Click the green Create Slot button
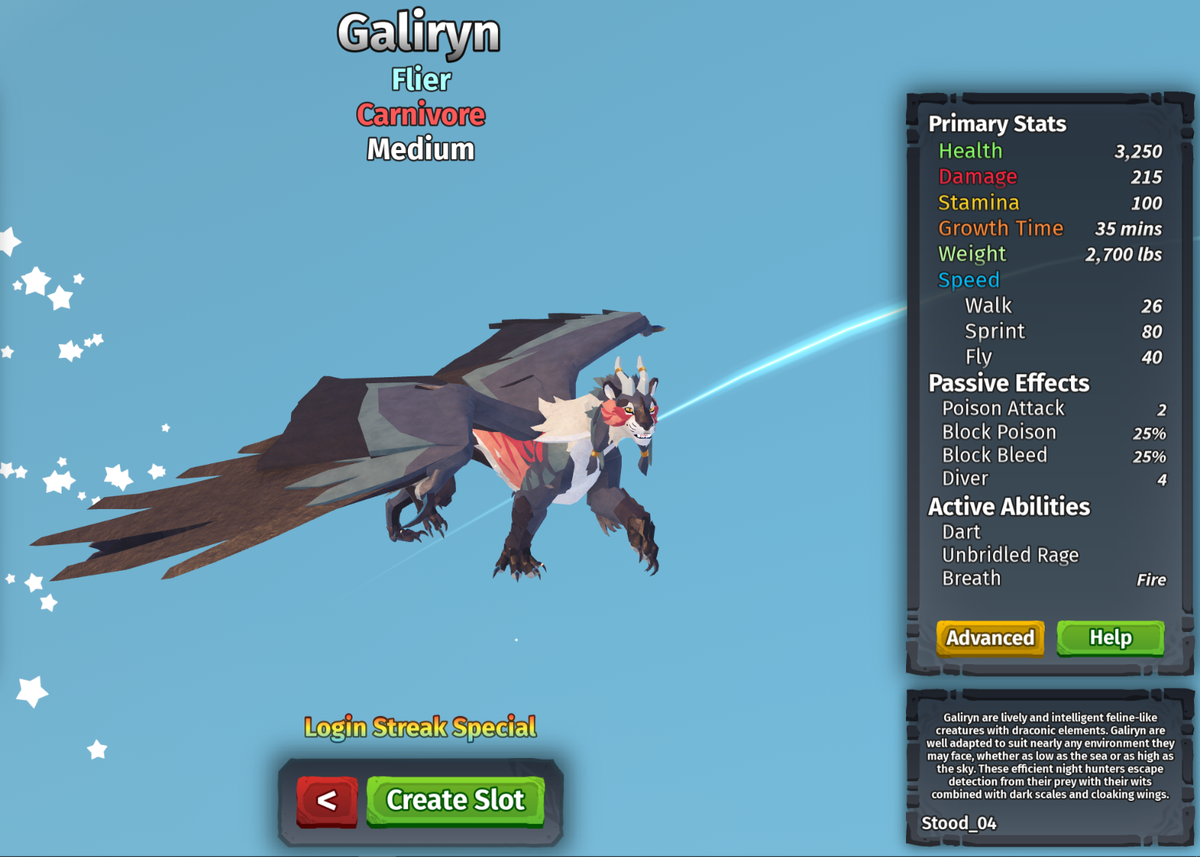This screenshot has width=1200, height=857. [x=455, y=800]
